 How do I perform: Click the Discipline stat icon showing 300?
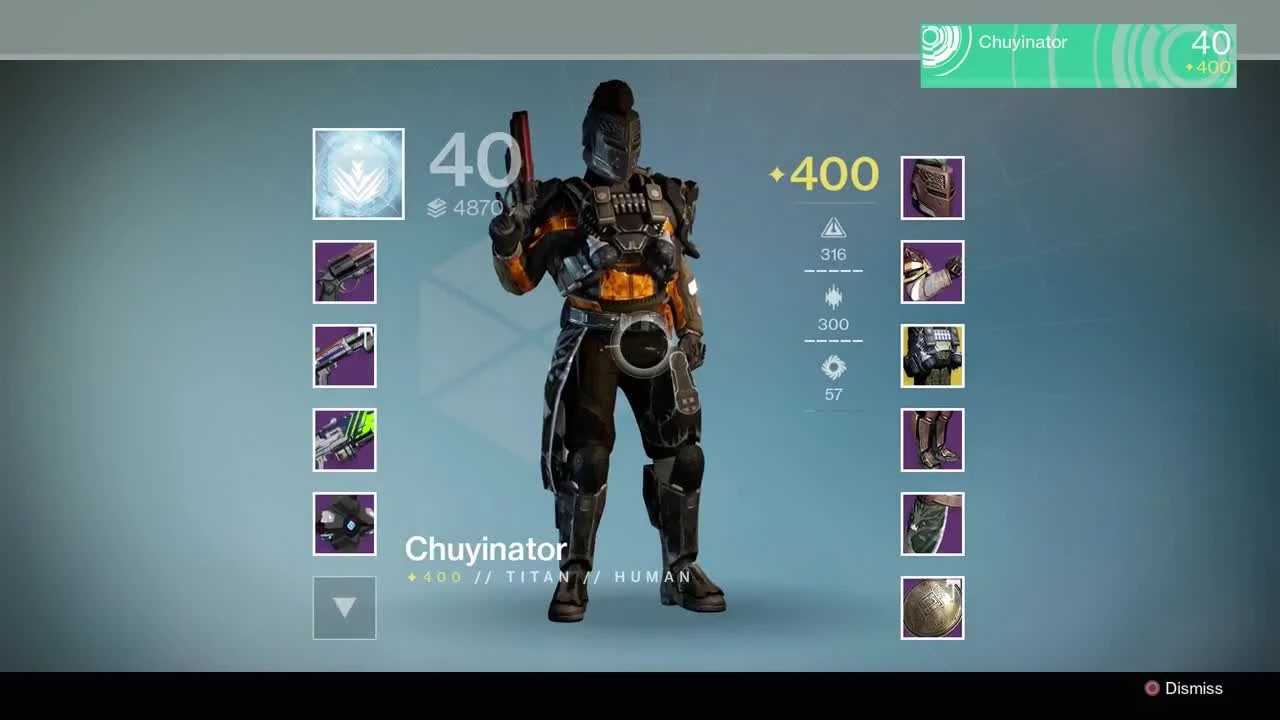coord(833,297)
